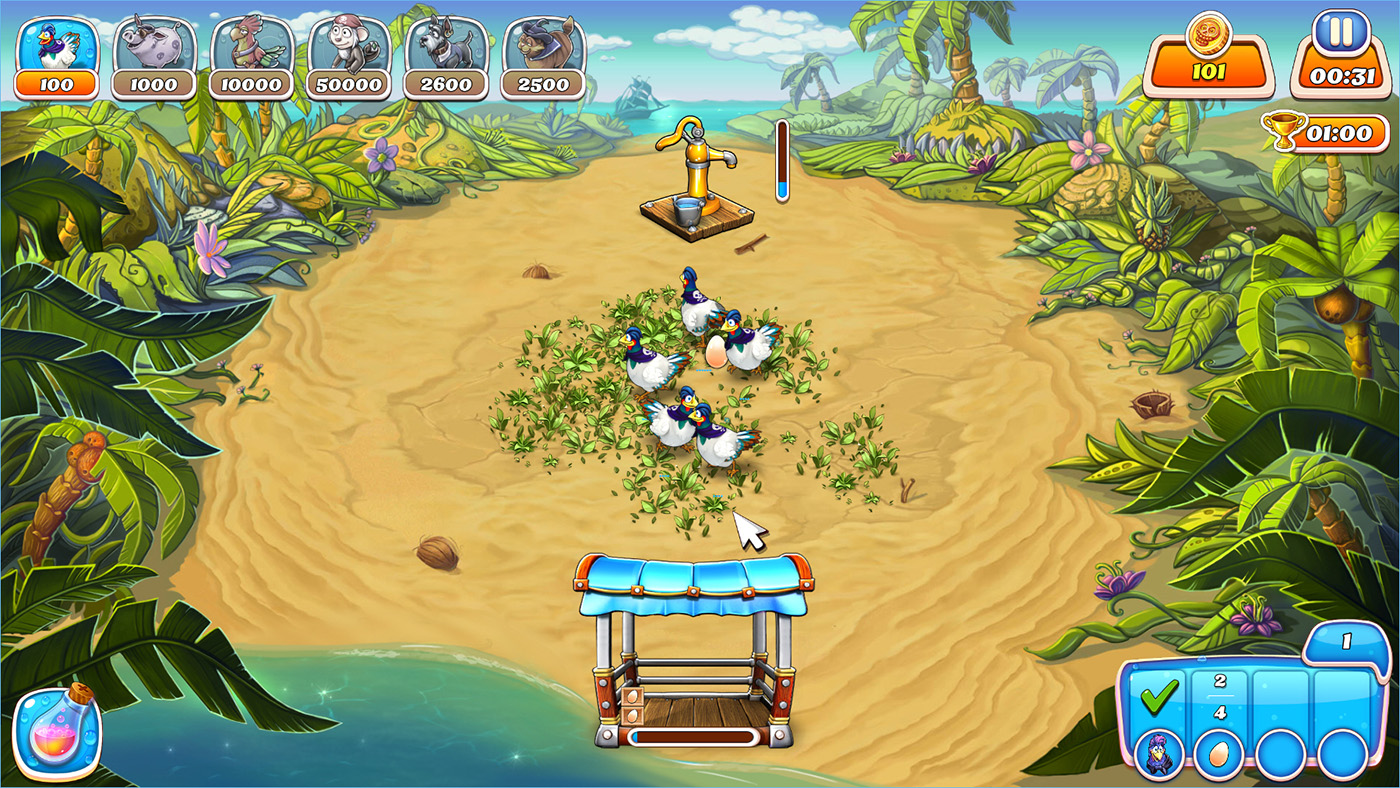This screenshot has width=1400, height=788.
Task: Purchase the dog for 2600
Action: [446, 57]
